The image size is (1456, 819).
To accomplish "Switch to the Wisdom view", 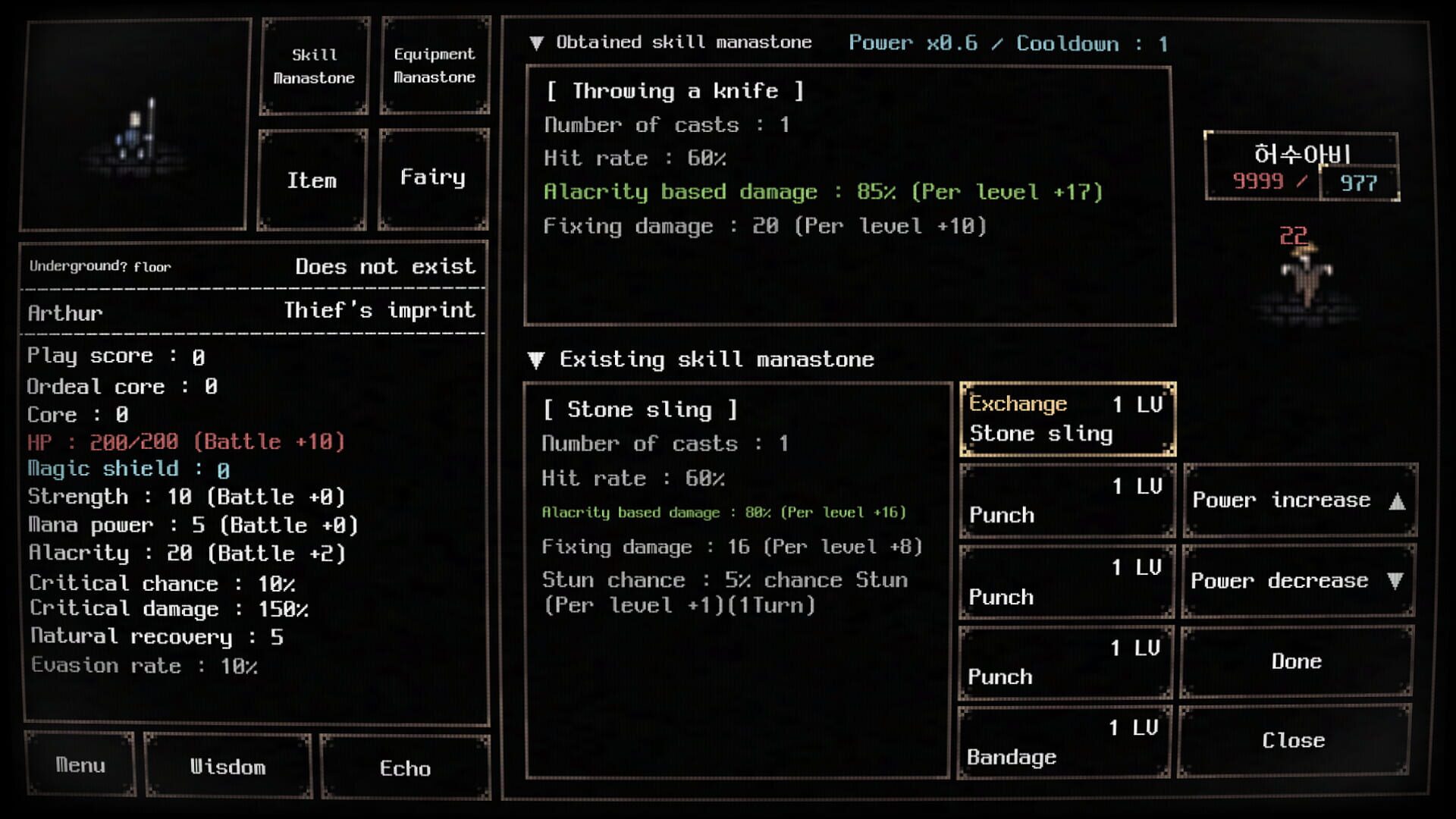I will pyautogui.click(x=228, y=767).
